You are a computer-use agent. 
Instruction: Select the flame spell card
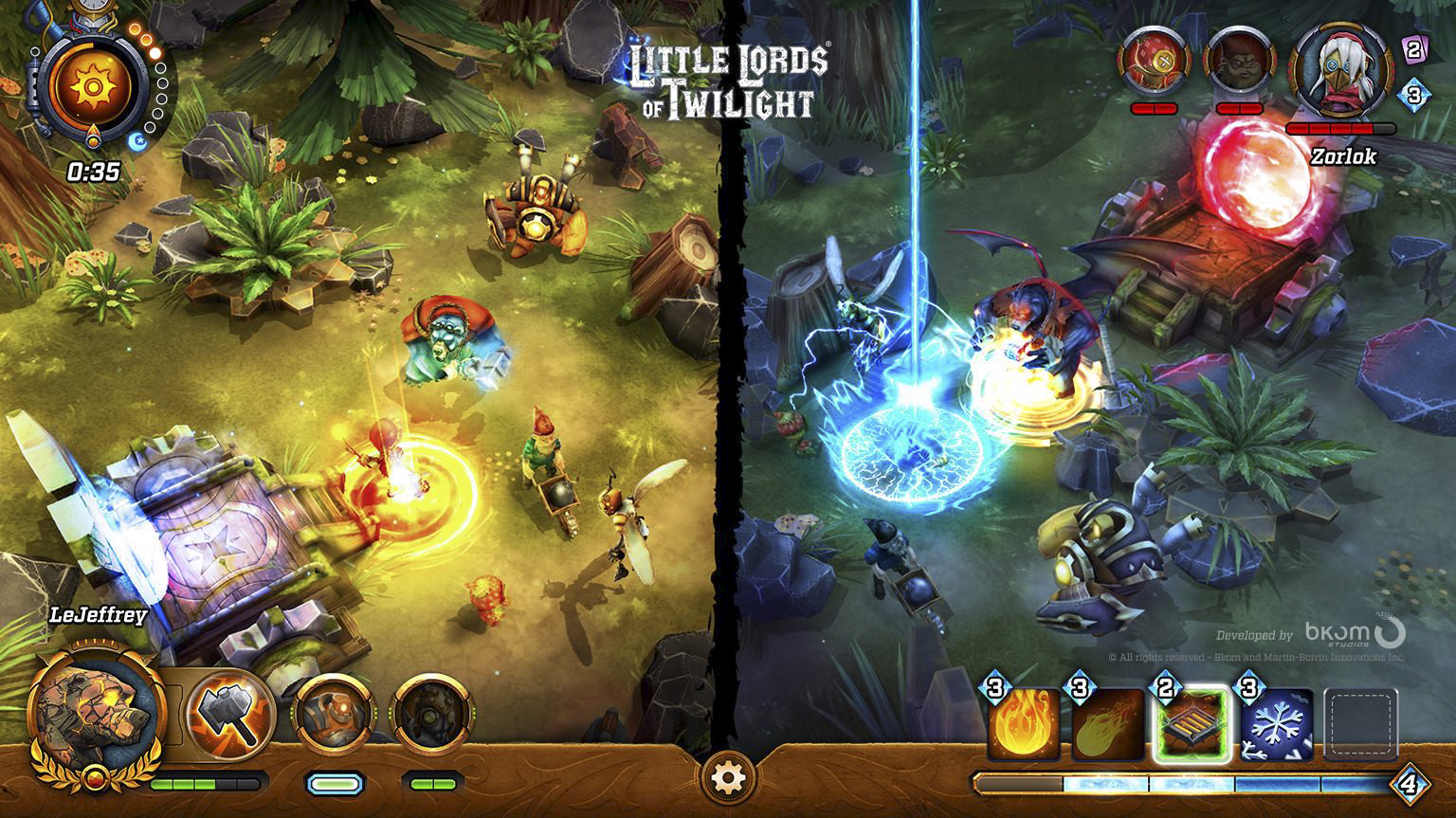tap(1024, 725)
